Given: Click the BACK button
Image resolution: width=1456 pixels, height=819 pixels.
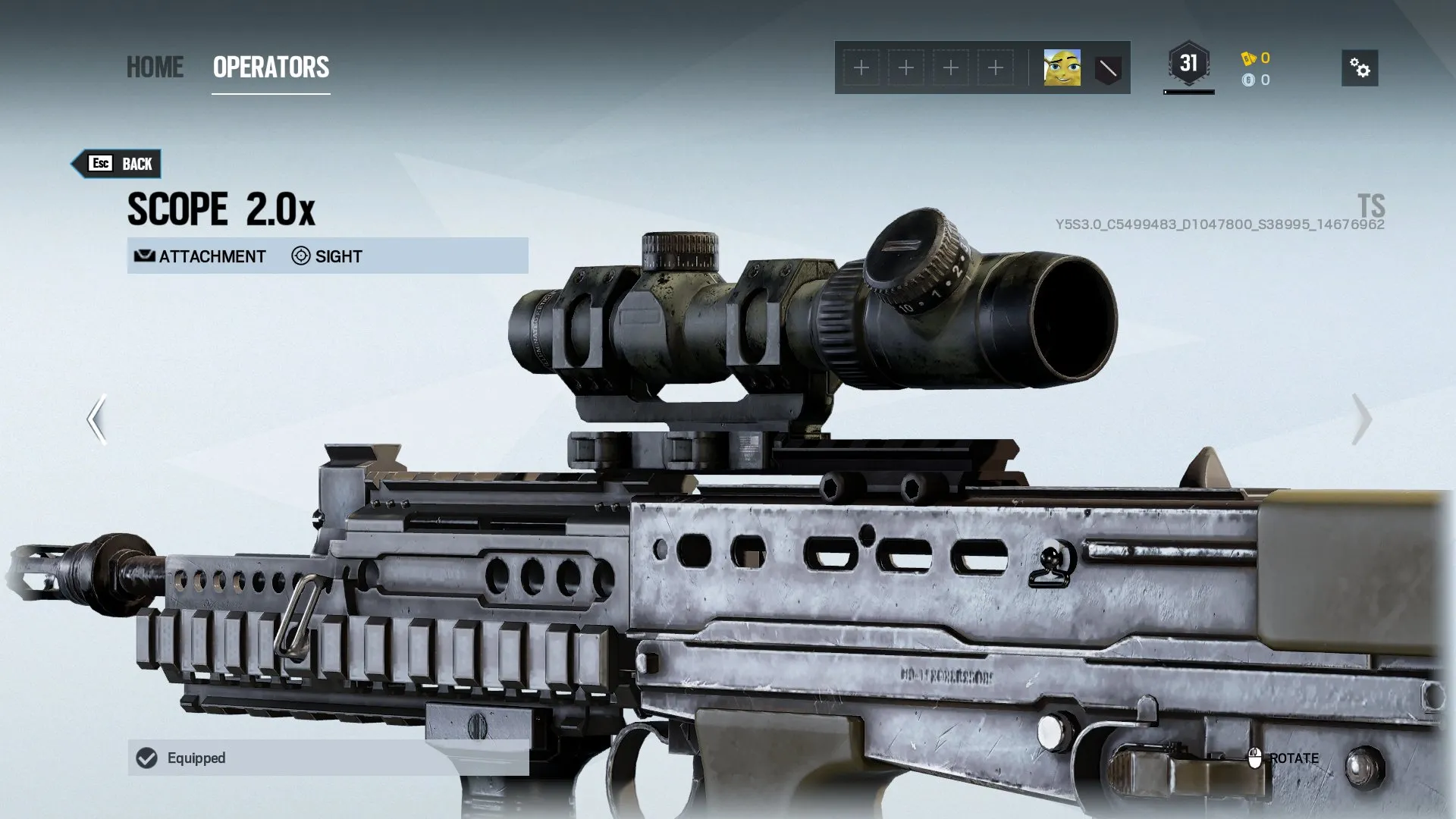Looking at the screenshot, I should click(118, 164).
